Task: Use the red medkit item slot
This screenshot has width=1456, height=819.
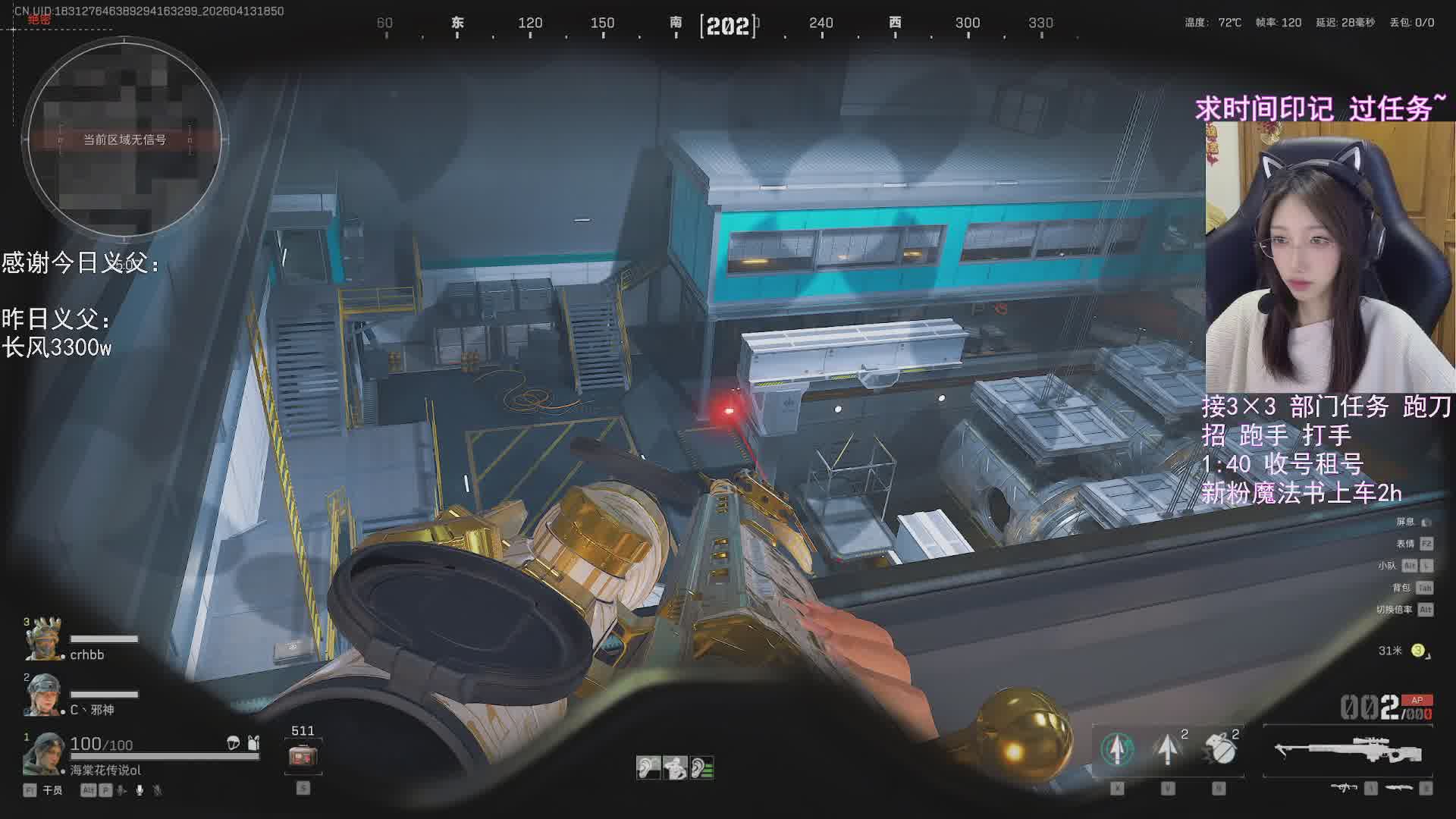Action: pos(303,756)
